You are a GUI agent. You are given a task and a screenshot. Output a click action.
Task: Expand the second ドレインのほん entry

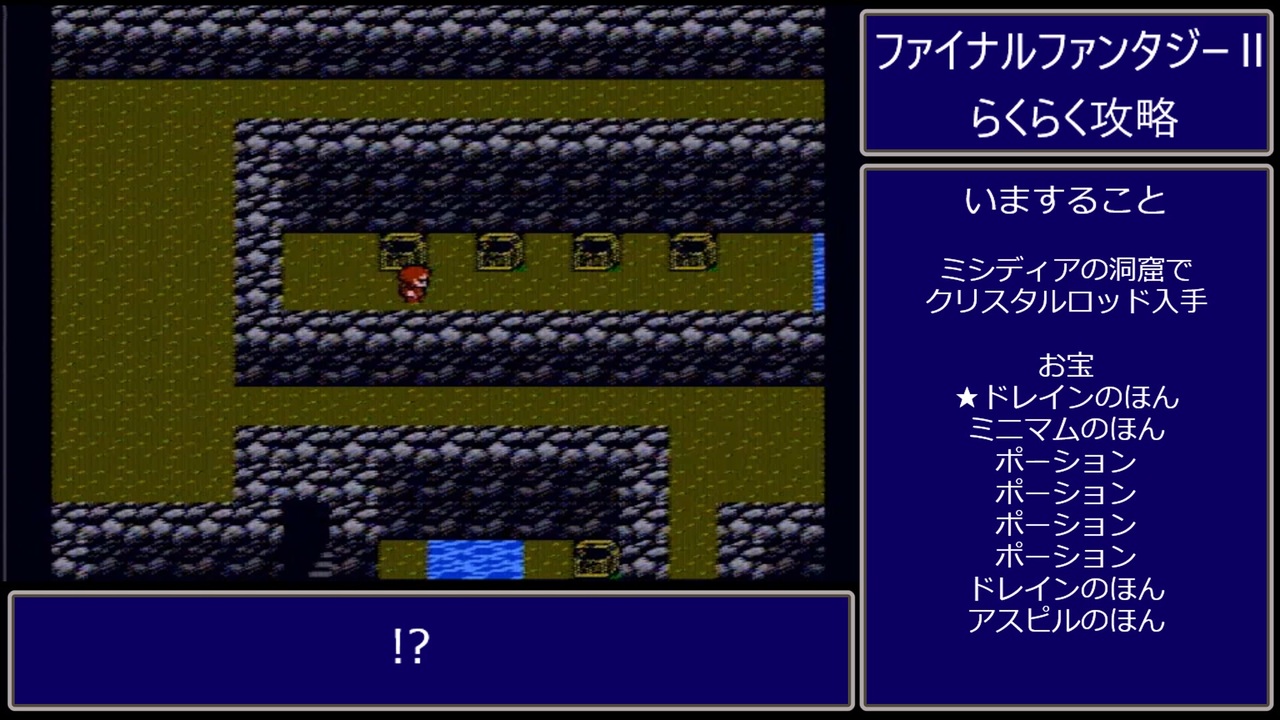[1067, 589]
